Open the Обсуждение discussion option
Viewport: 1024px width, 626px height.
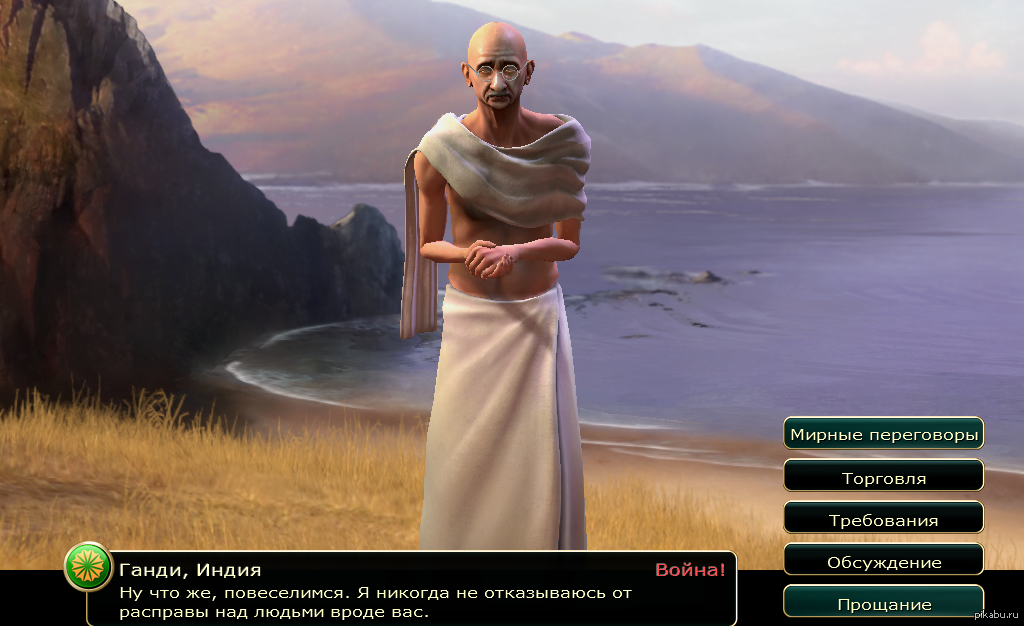click(x=883, y=561)
